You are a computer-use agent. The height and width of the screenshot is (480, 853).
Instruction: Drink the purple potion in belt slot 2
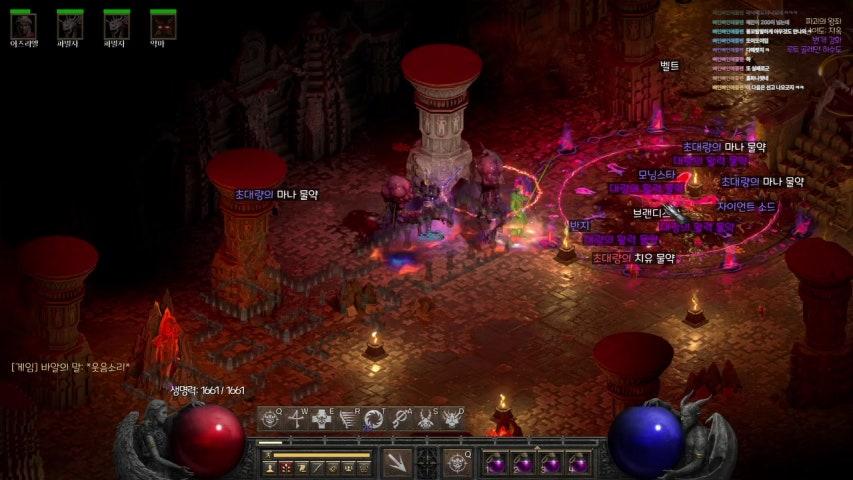pos(523,464)
